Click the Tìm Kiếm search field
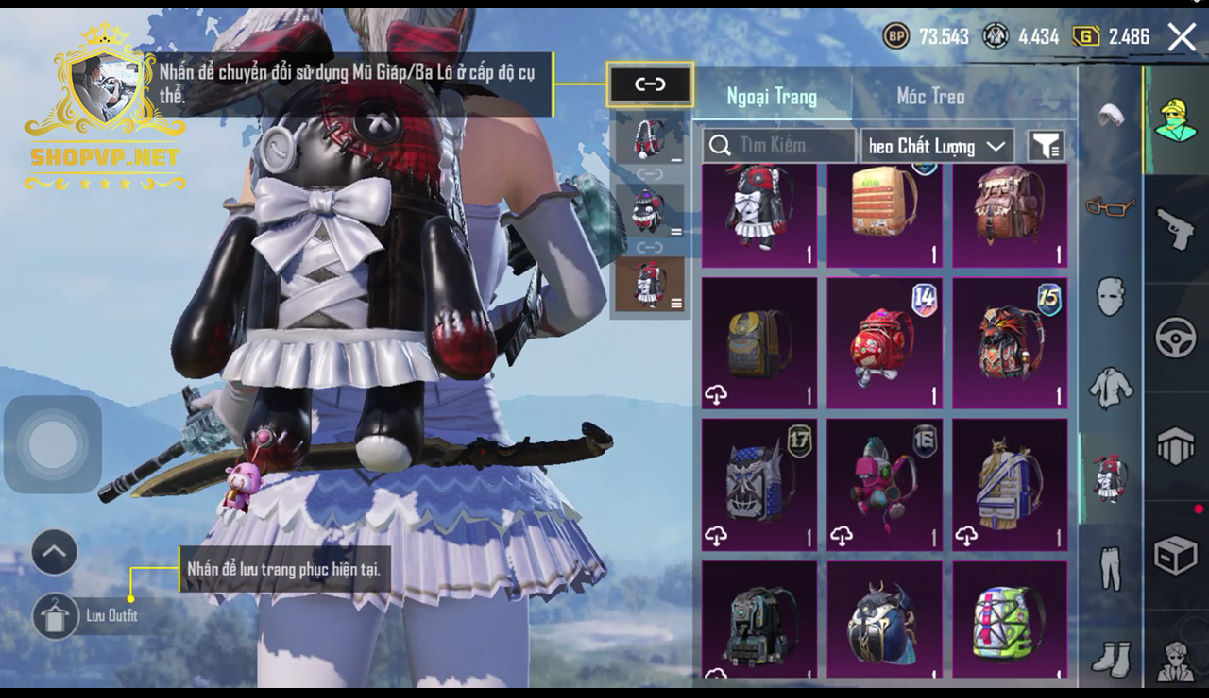This screenshot has height=698, width=1209. coord(780,146)
